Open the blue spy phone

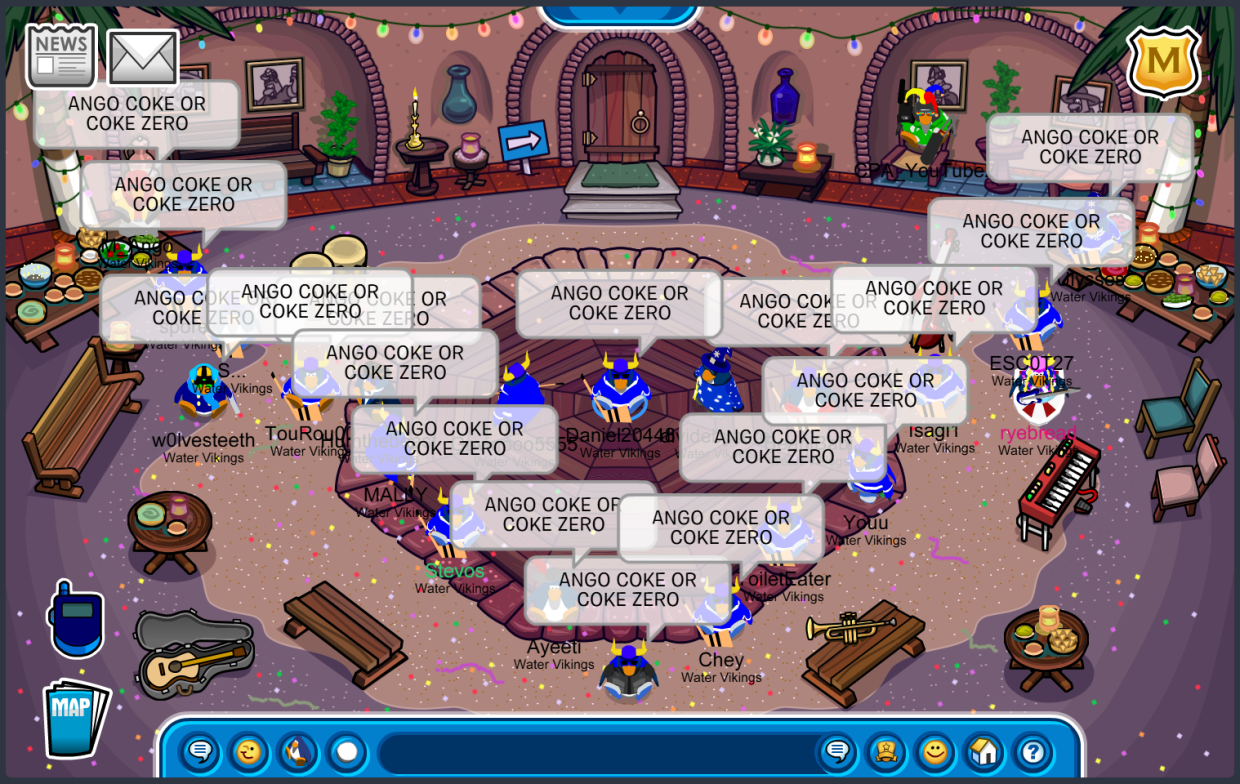pos(76,618)
